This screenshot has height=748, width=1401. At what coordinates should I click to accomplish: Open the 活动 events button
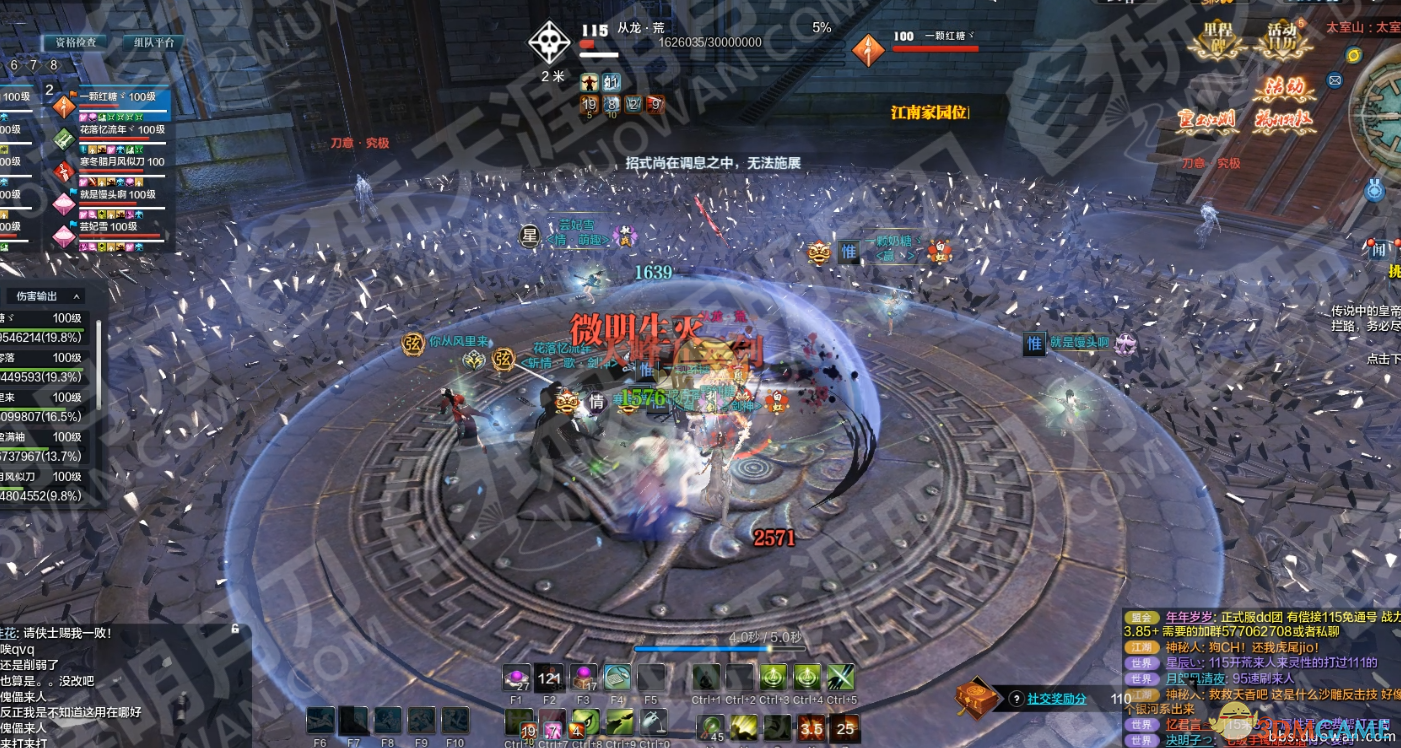coord(1283,90)
